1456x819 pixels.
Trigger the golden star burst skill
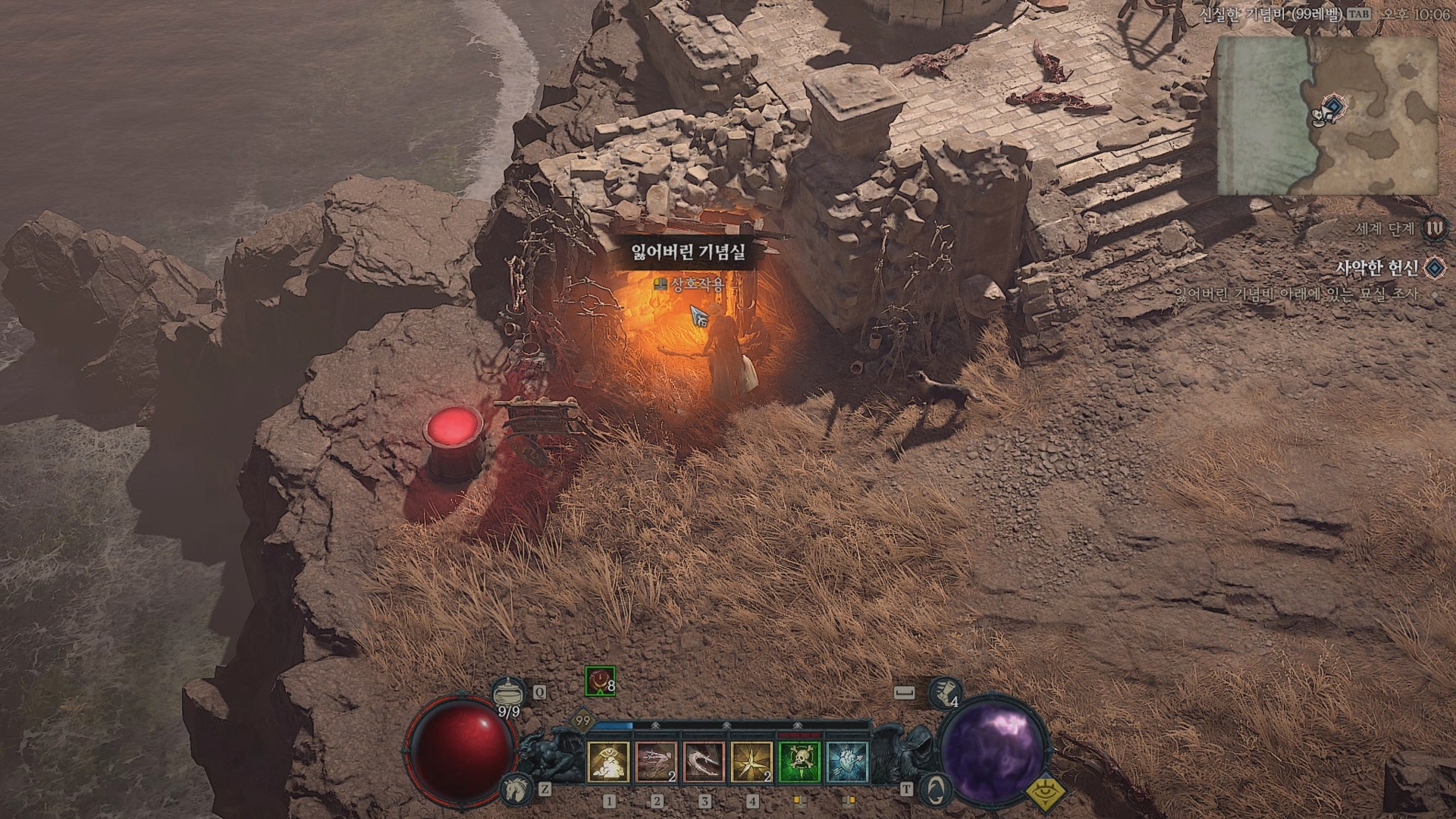pos(752,762)
